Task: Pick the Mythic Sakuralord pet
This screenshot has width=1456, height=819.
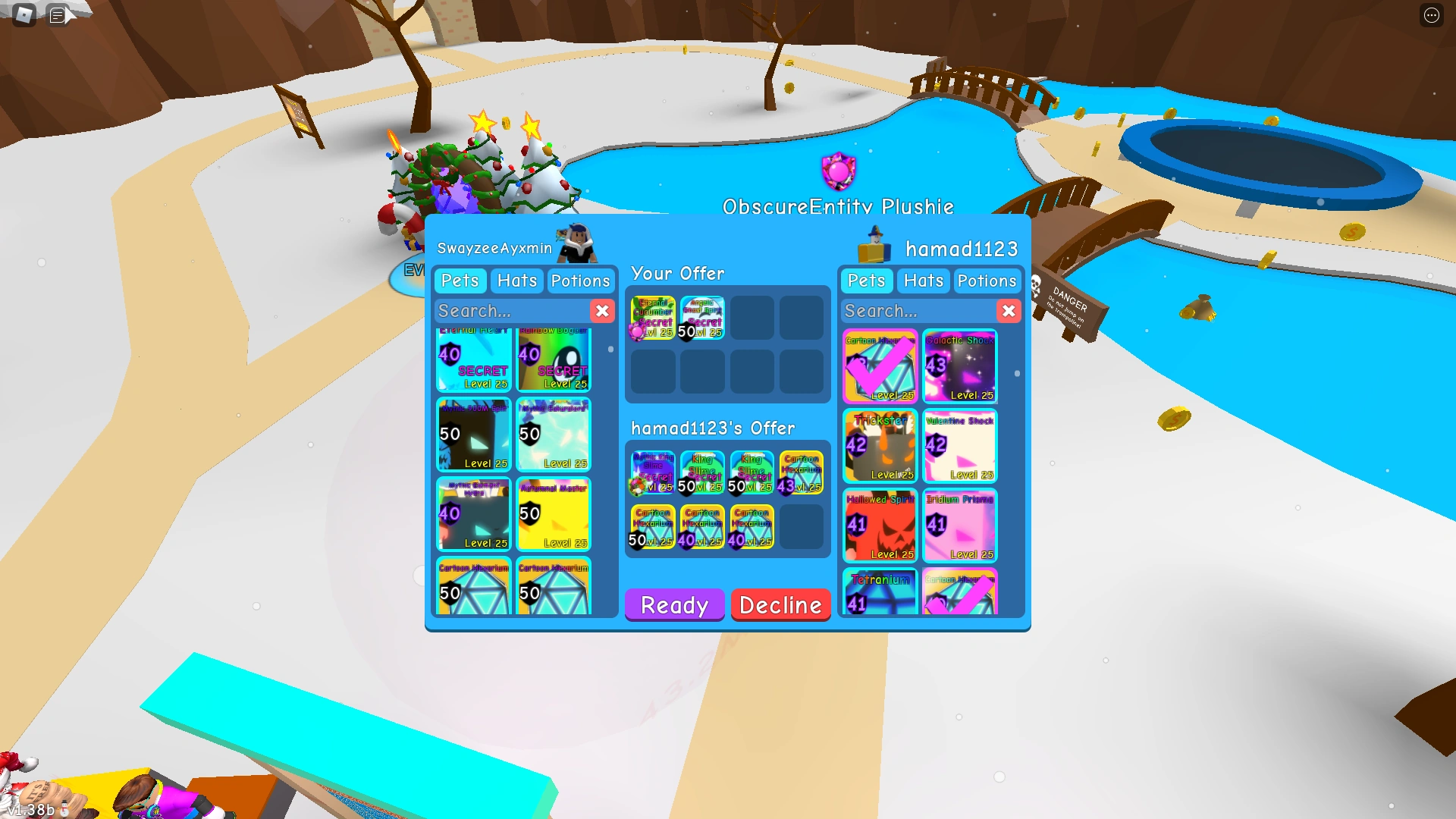Action: click(x=554, y=435)
